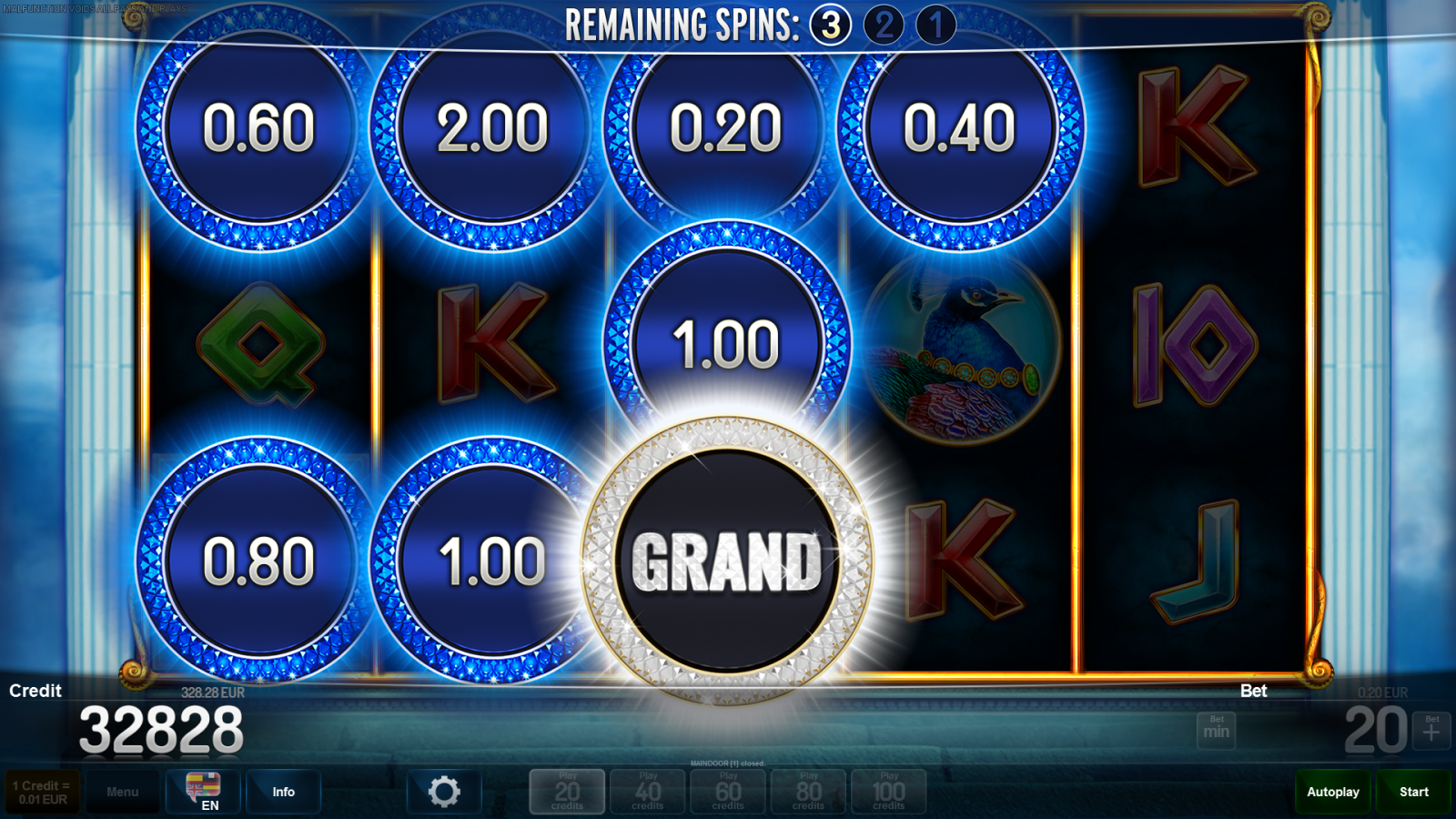The image size is (1456, 819).
Task: Open the settings gear icon
Action: coord(444,790)
